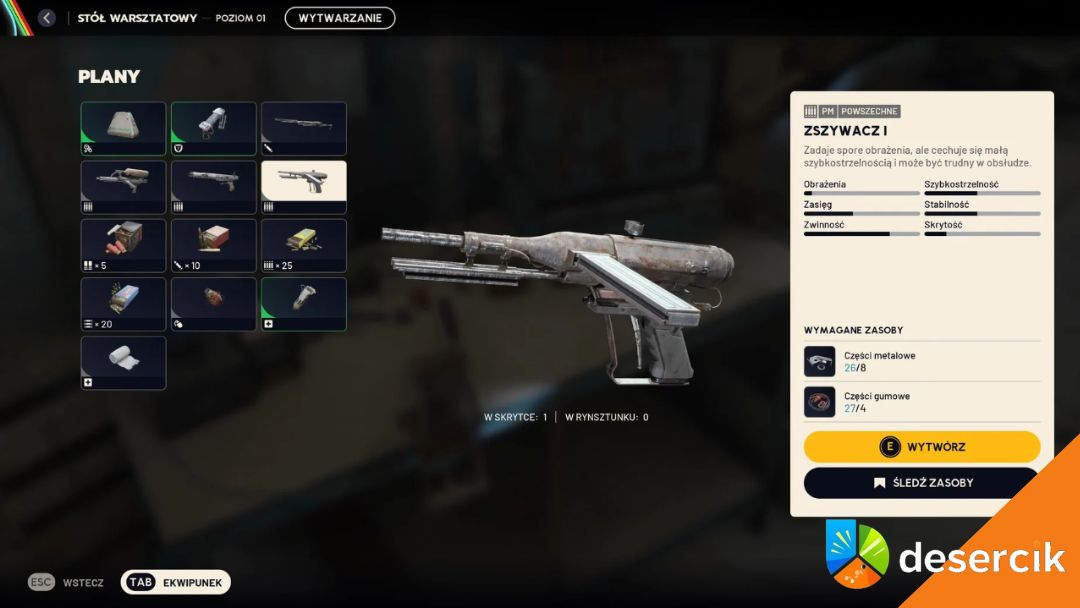Choose the bandage roll blueprint
1080x608 pixels.
(x=123, y=362)
